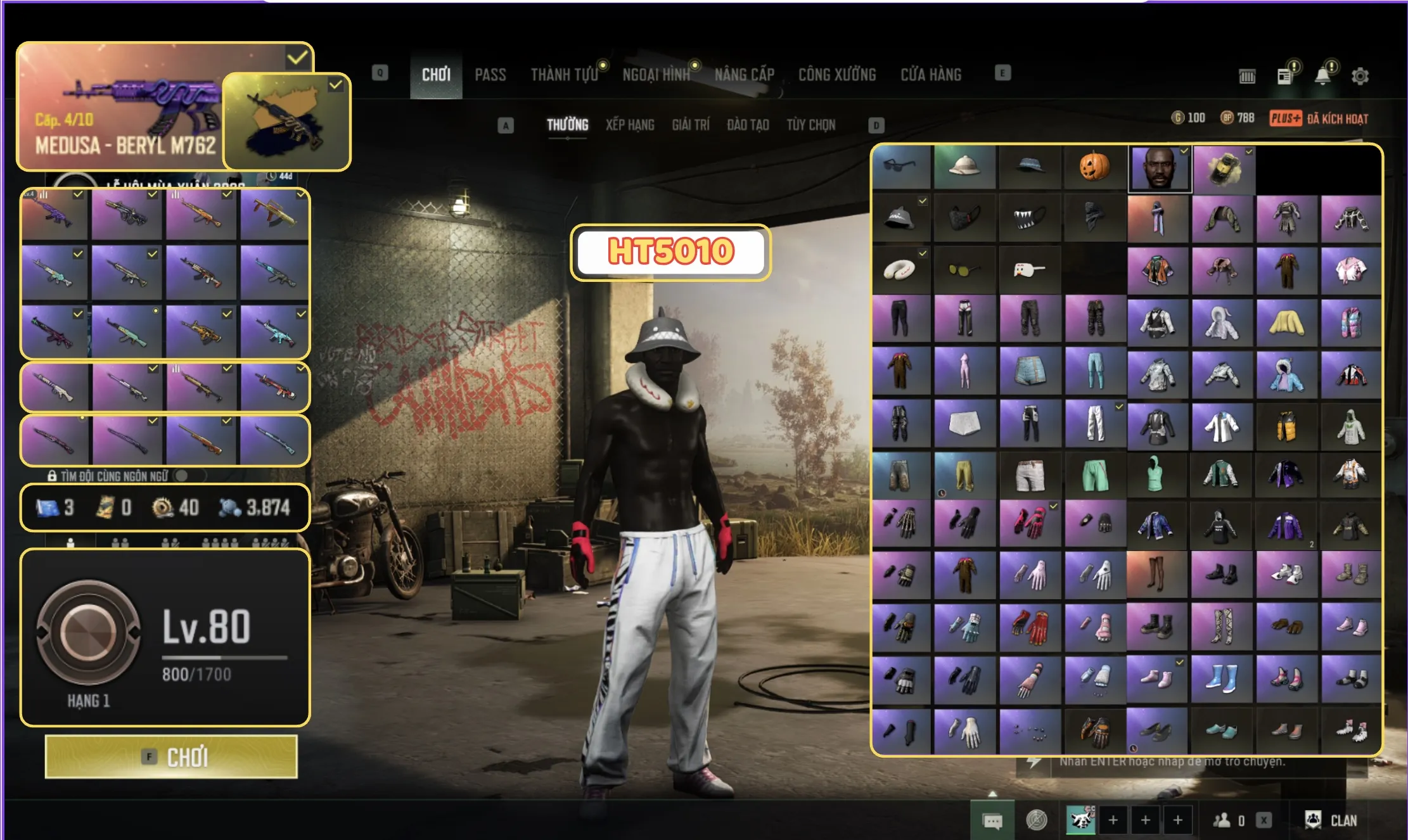The height and width of the screenshot is (840, 1408).
Task: Toggle the same-language team matching switch
Action: click(182, 476)
